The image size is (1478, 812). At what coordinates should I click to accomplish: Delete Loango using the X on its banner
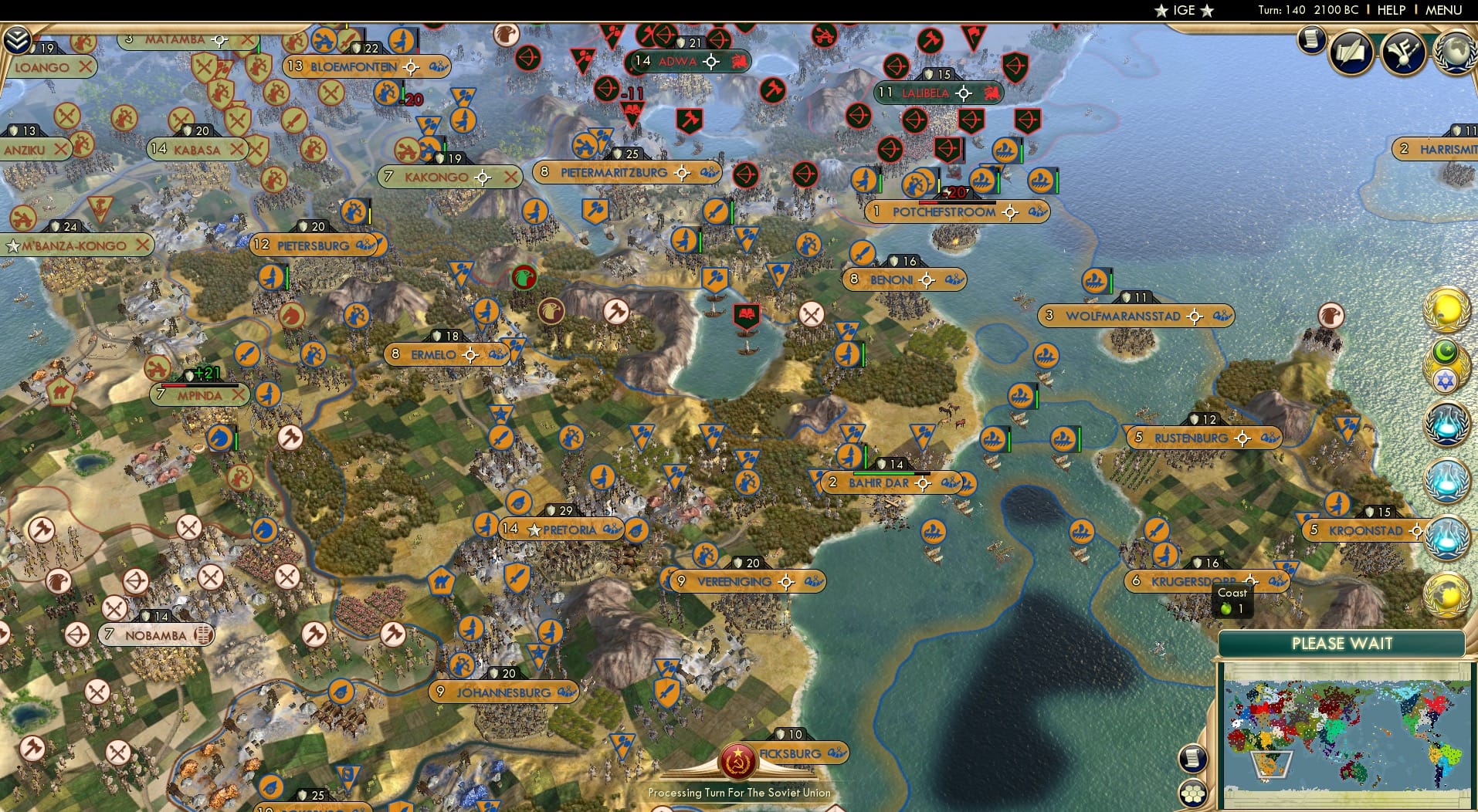click(85, 67)
